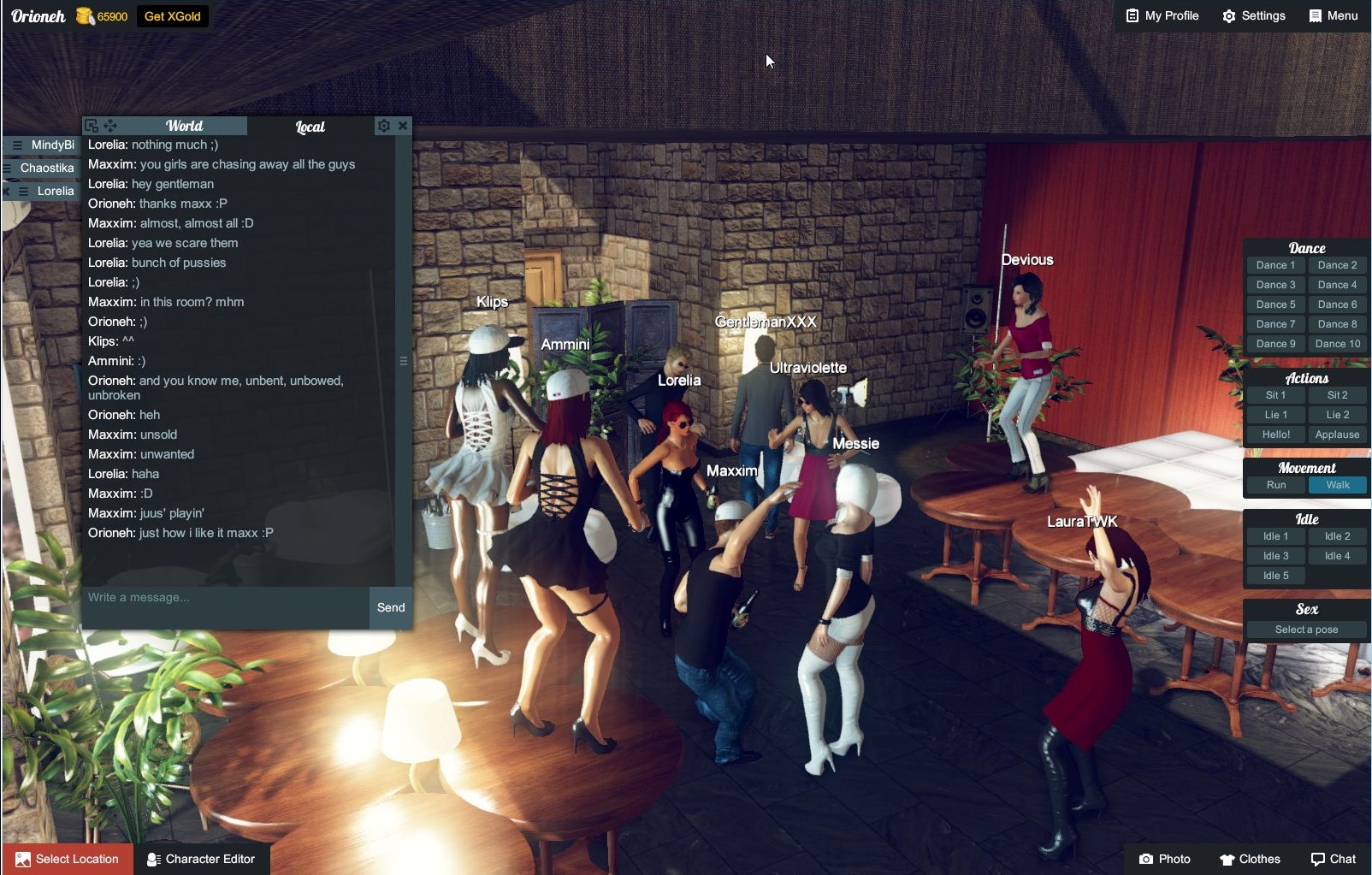Screen dimensions: 1372x875
Task: Switch to the Local chat tab
Action: (x=309, y=127)
